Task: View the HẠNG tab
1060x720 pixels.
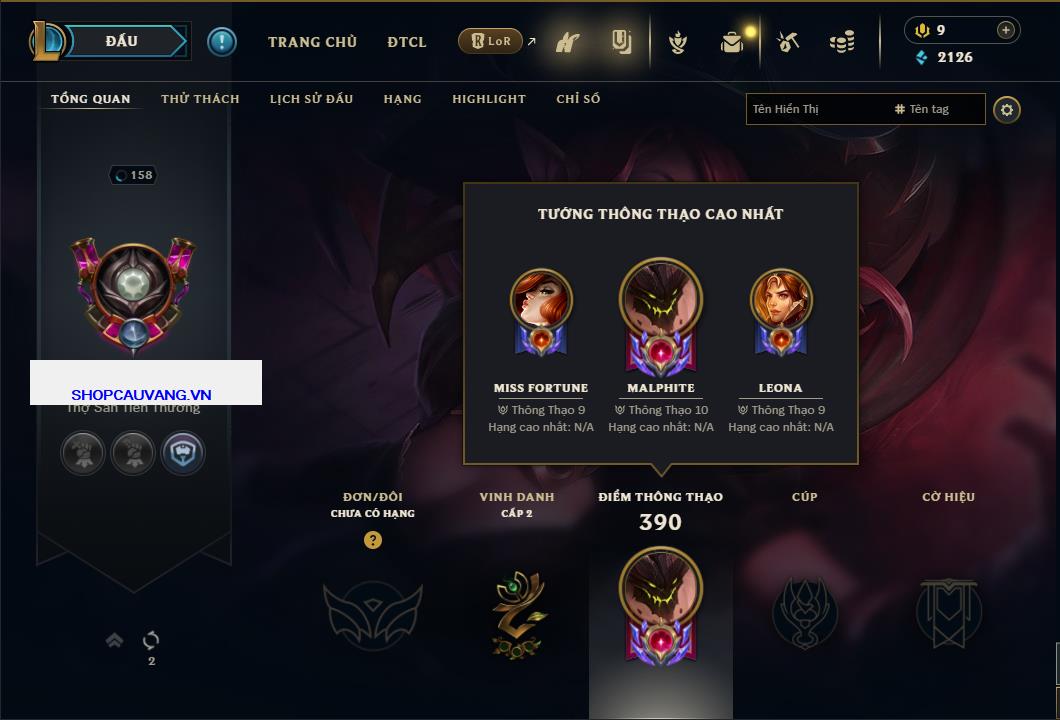Action: (x=402, y=99)
